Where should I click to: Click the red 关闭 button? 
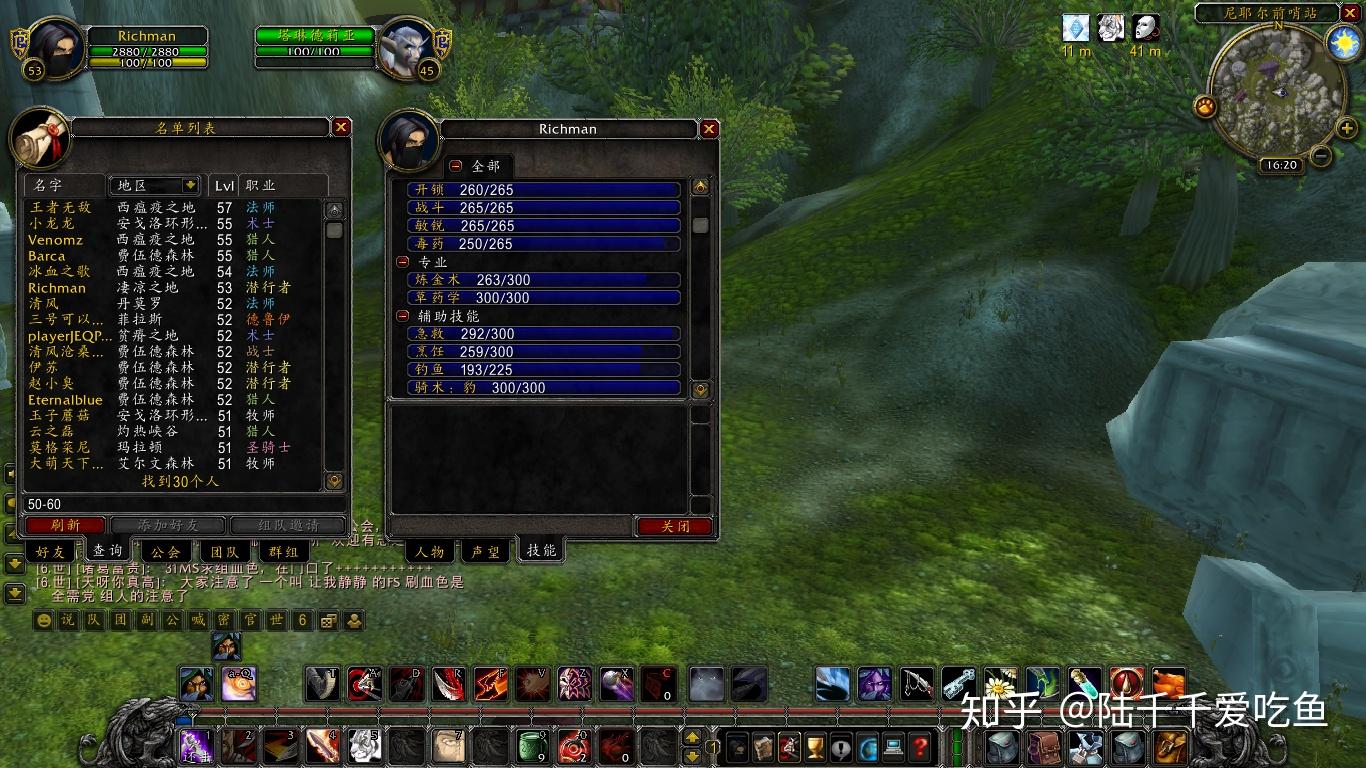pyautogui.click(x=675, y=526)
